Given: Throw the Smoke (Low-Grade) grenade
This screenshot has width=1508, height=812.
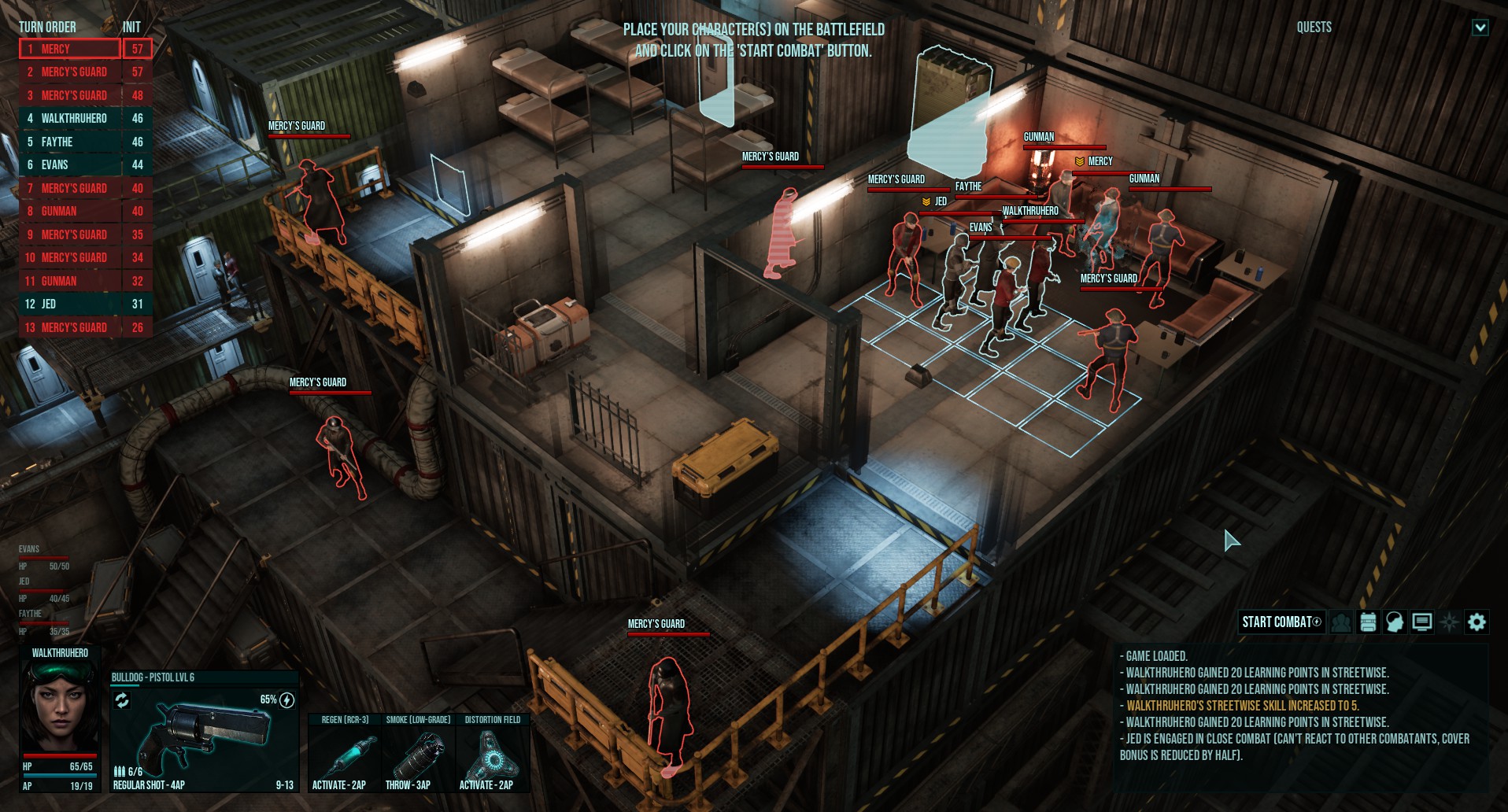Looking at the screenshot, I should click(418, 753).
